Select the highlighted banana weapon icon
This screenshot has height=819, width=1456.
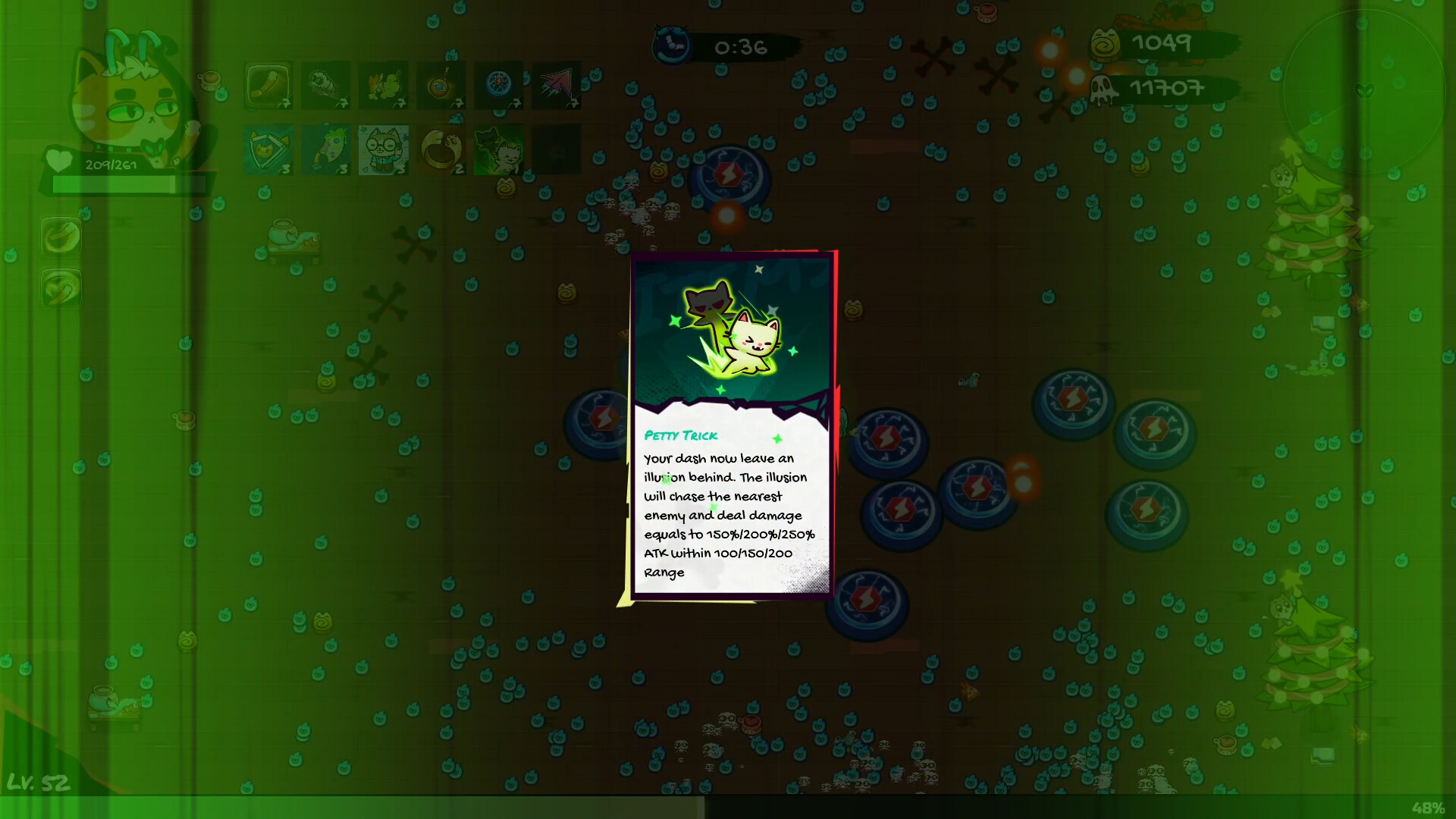[x=268, y=86]
